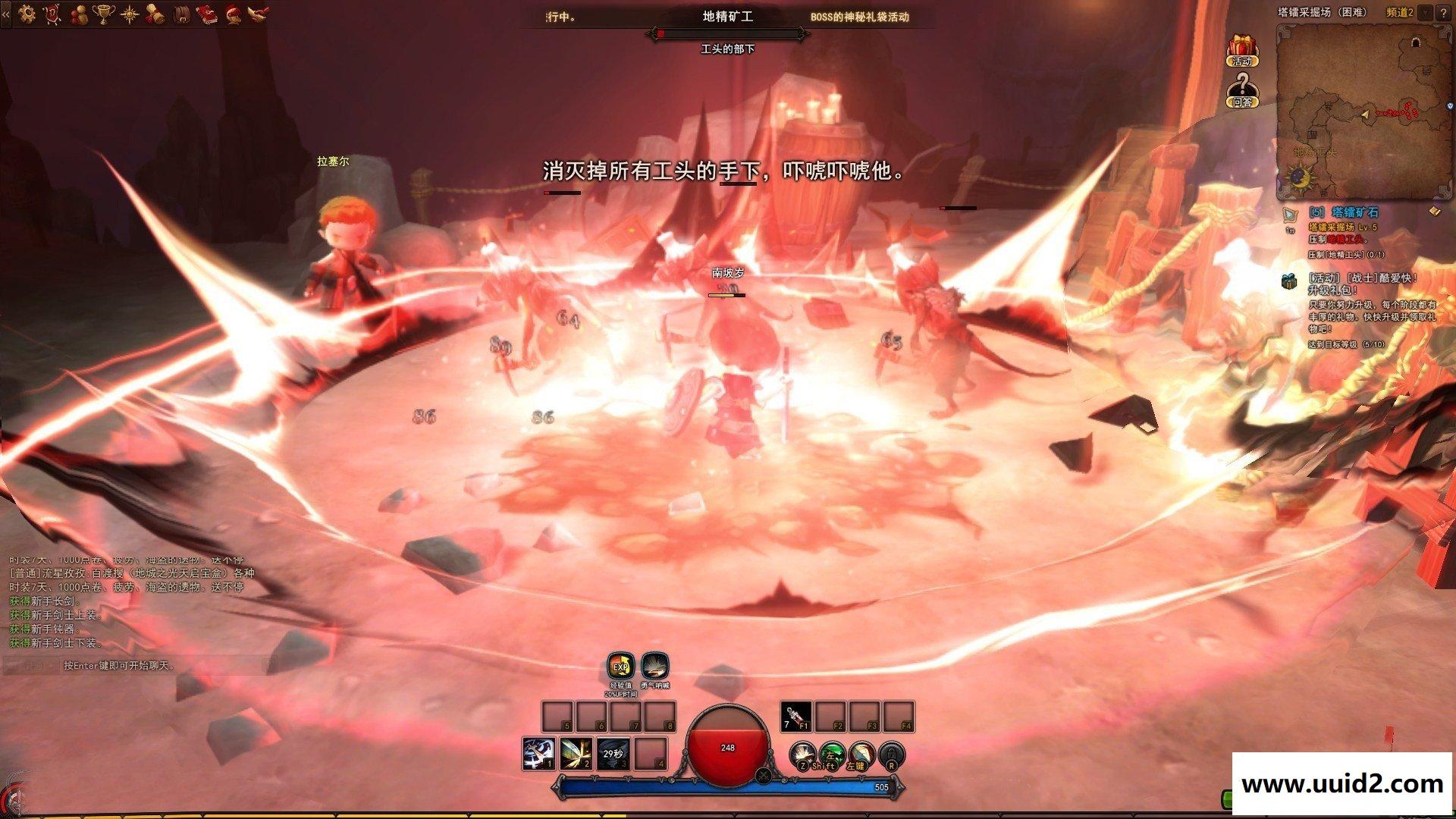
Task: Click the EXP 20% boost buff icon
Action: (621, 667)
